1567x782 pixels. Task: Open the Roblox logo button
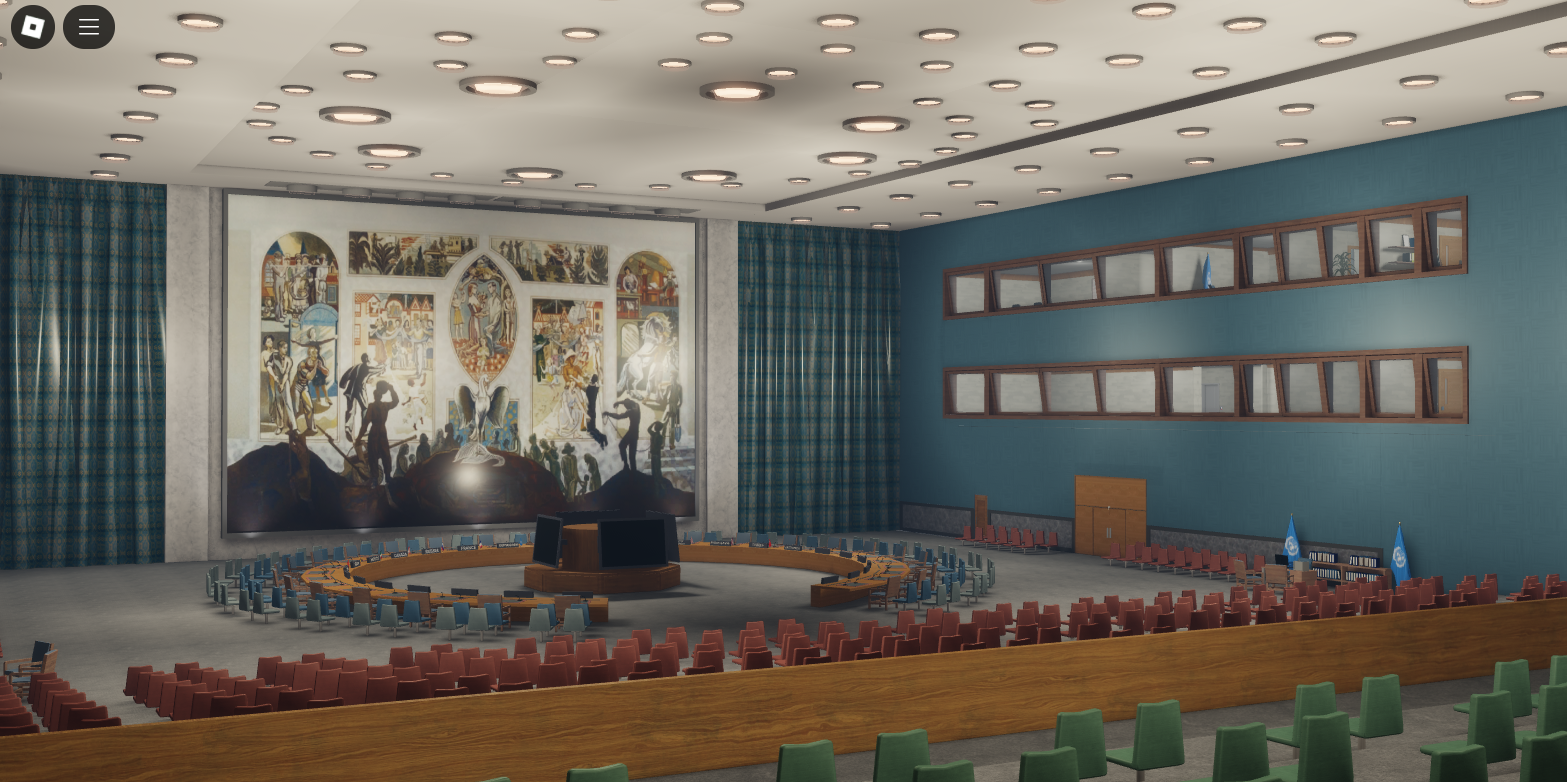pyautogui.click(x=32, y=27)
